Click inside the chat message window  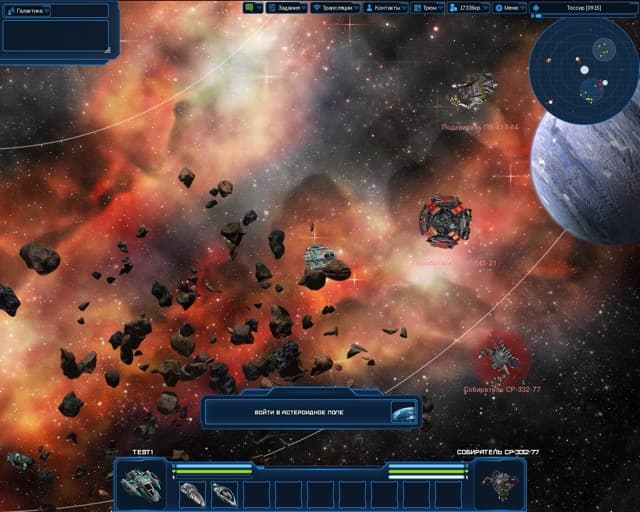point(55,36)
